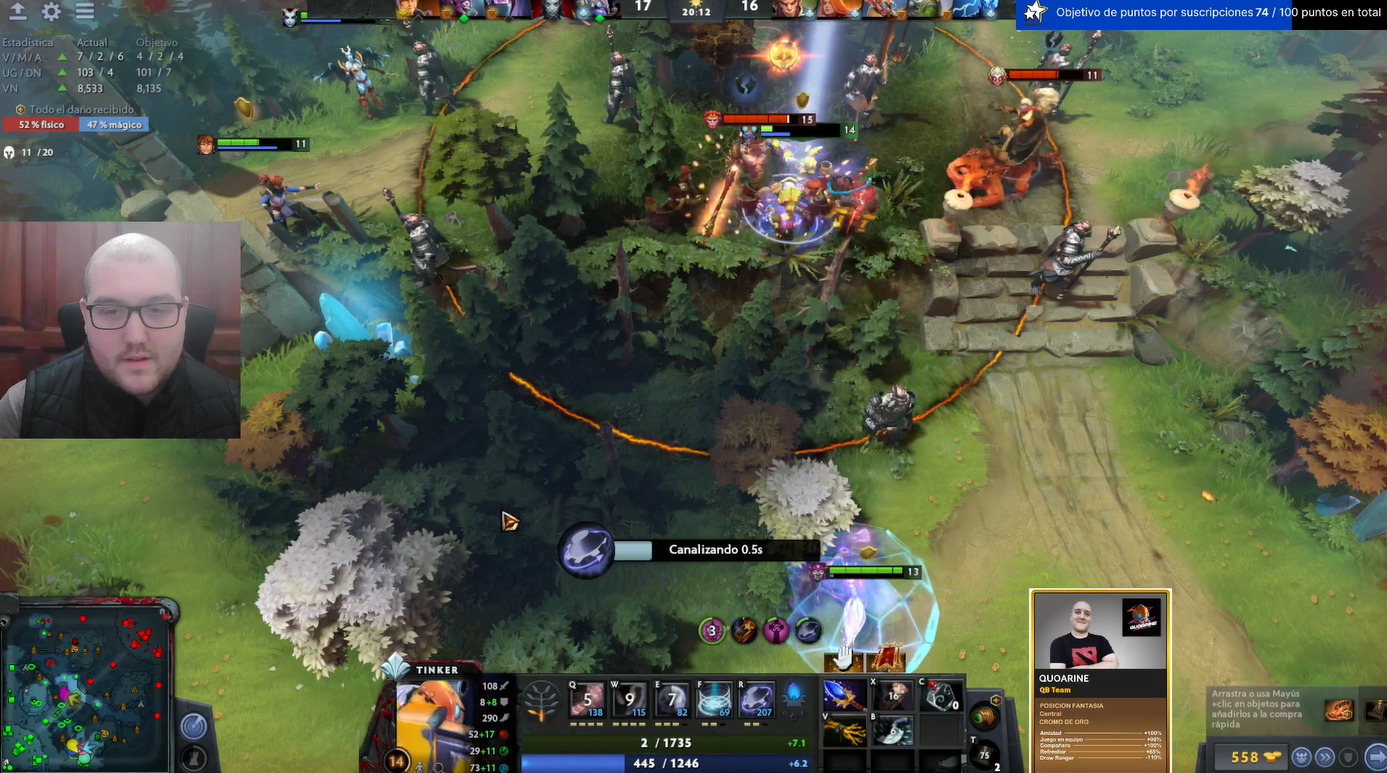Image resolution: width=1387 pixels, height=773 pixels.
Task: Open the Quoarine fantasy player card
Action: (1100, 680)
